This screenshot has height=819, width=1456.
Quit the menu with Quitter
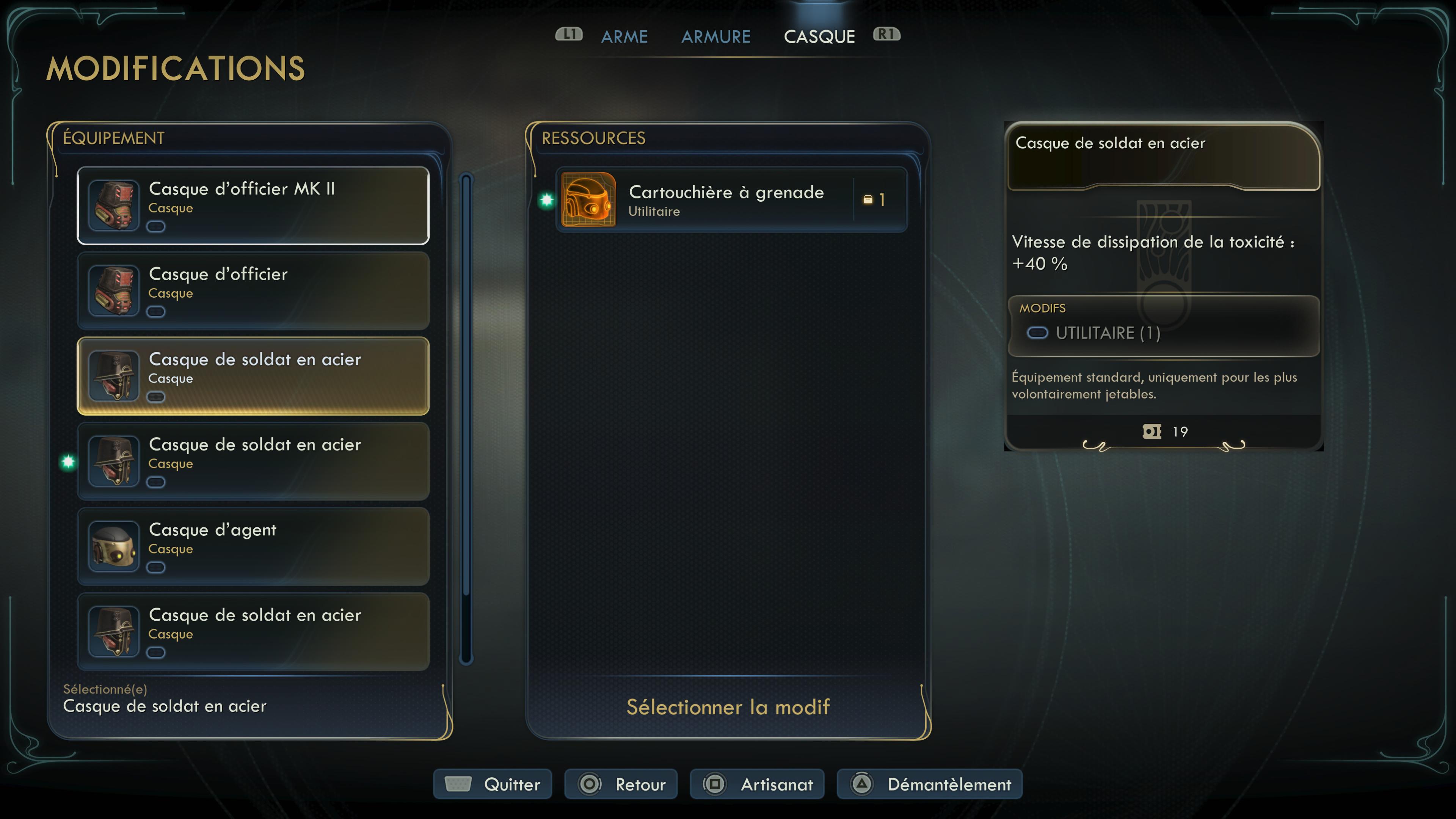(x=492, y=784)
